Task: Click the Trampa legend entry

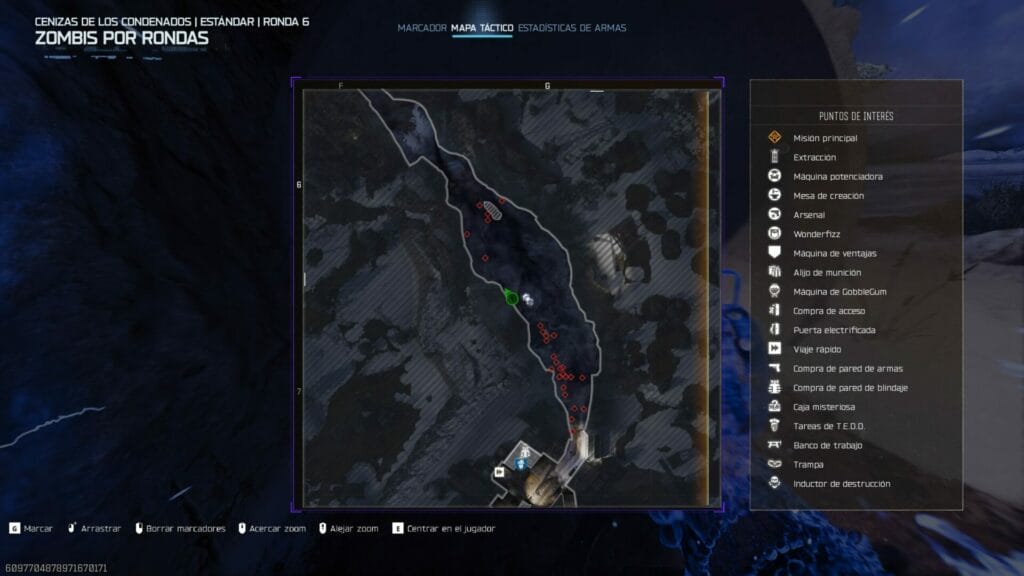Action: pos(810,464)
